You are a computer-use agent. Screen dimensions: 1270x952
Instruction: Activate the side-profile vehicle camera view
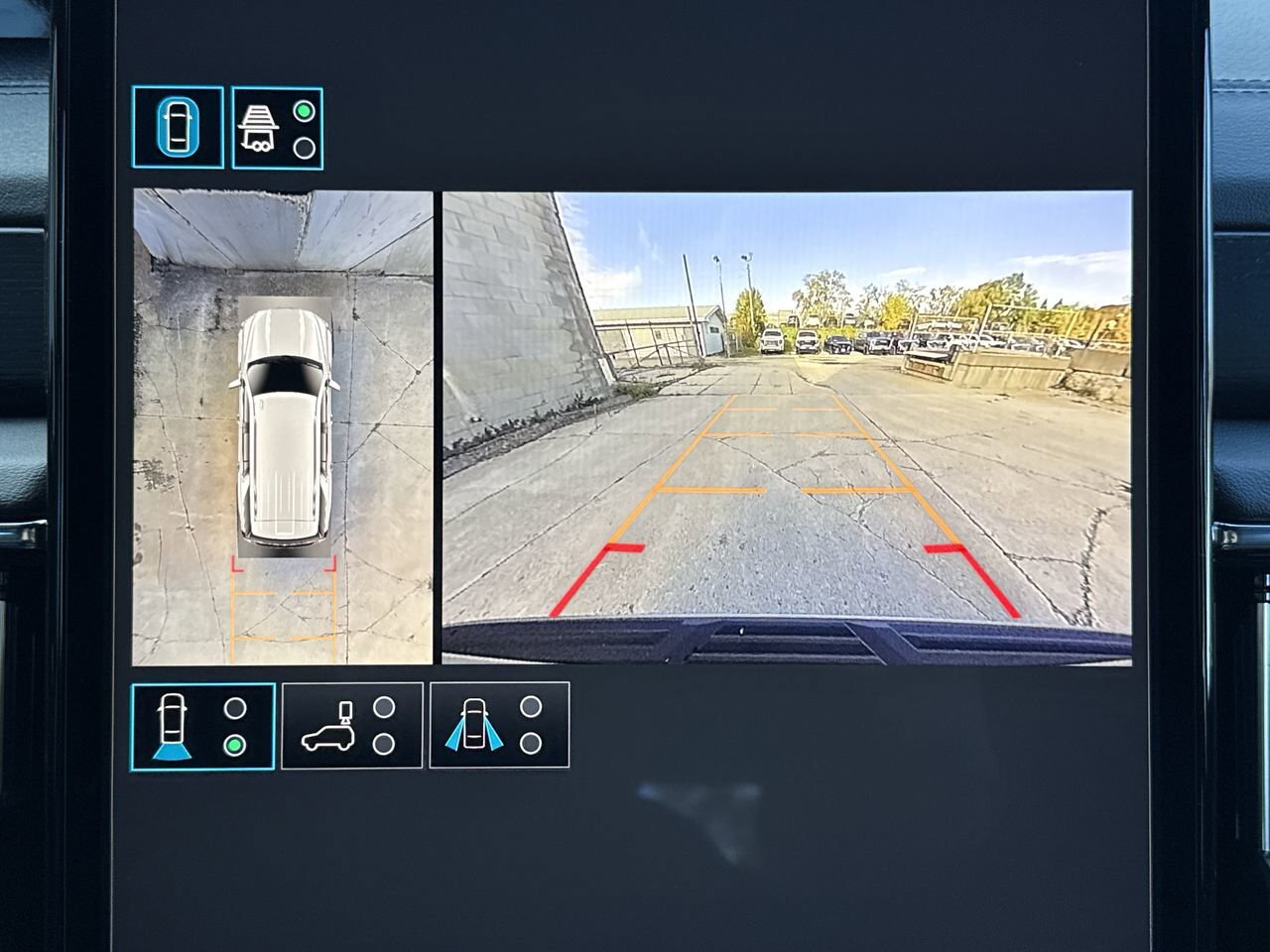(x=351, y=725)
